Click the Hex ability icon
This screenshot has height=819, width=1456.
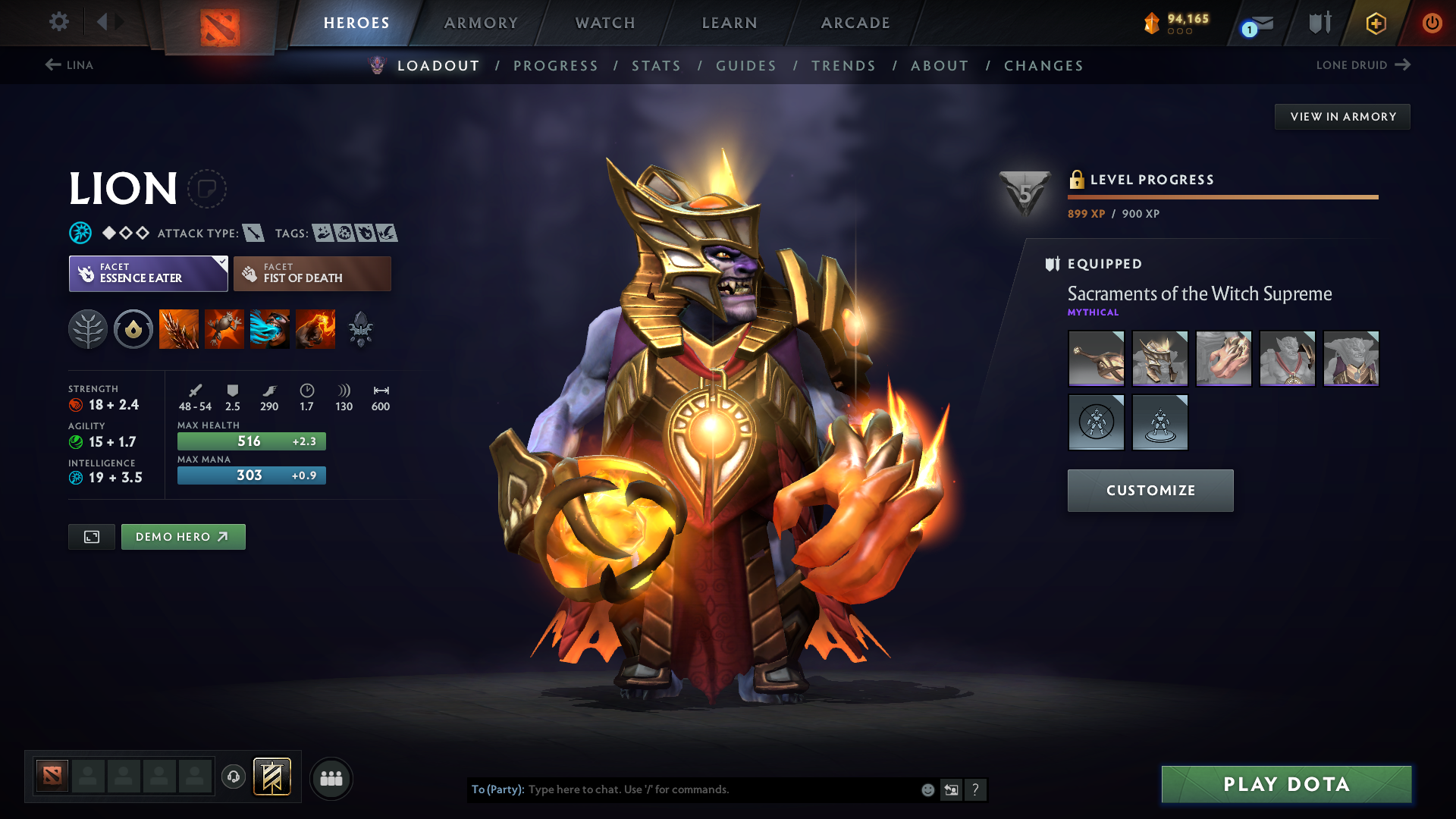(224, 328)
